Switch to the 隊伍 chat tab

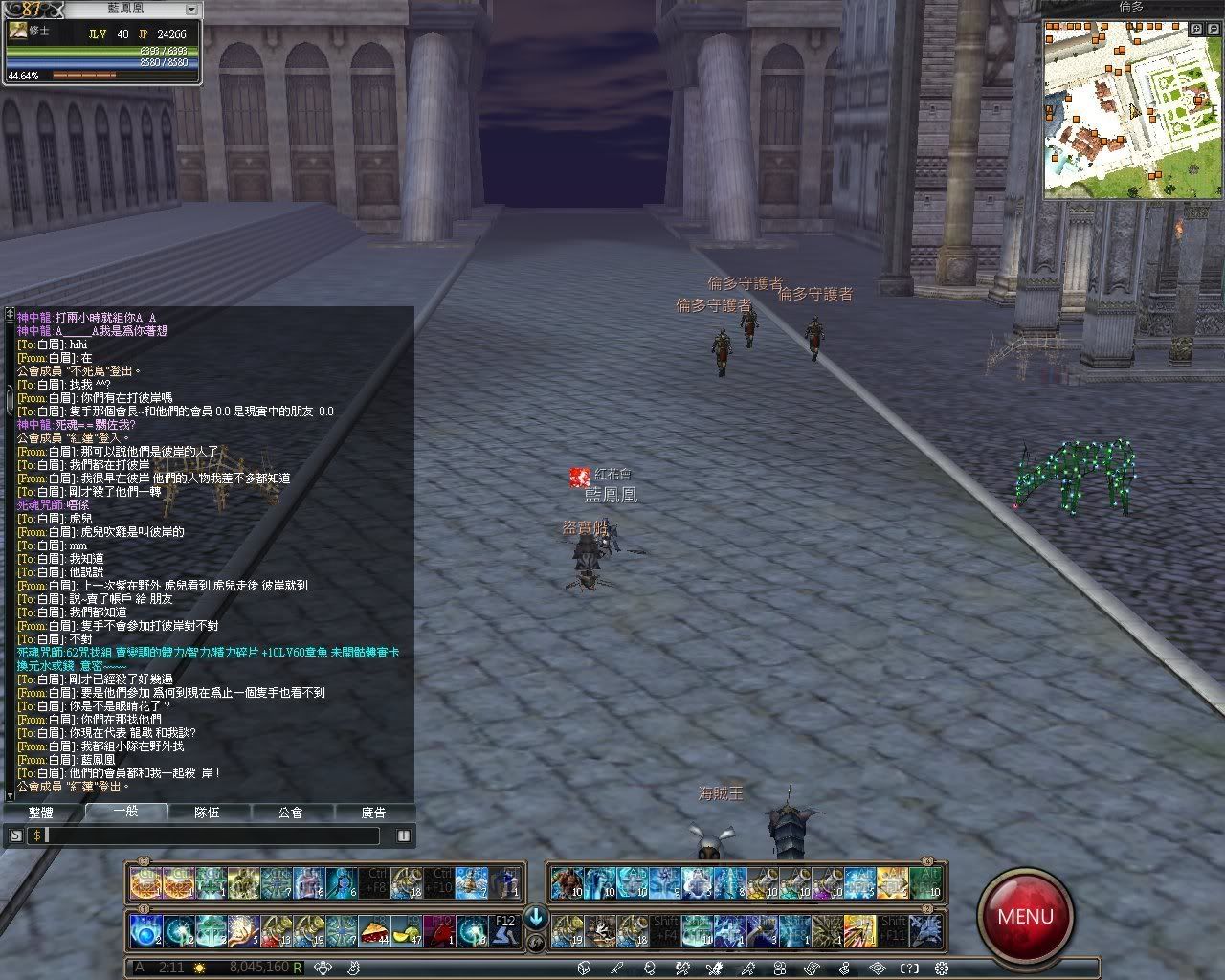[207, 813]
